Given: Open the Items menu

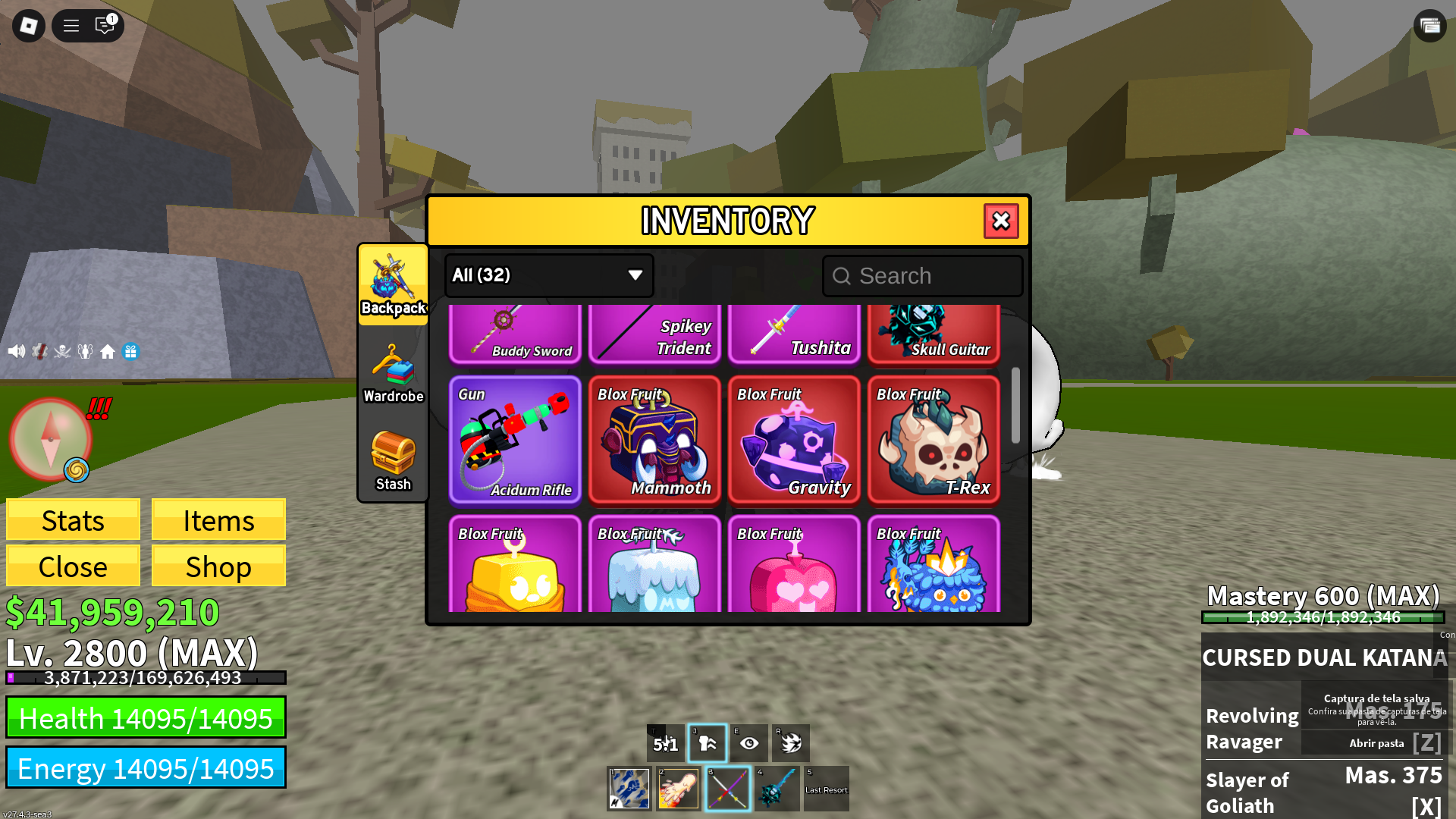Looking at the screenshot, I should coord(218,520).
